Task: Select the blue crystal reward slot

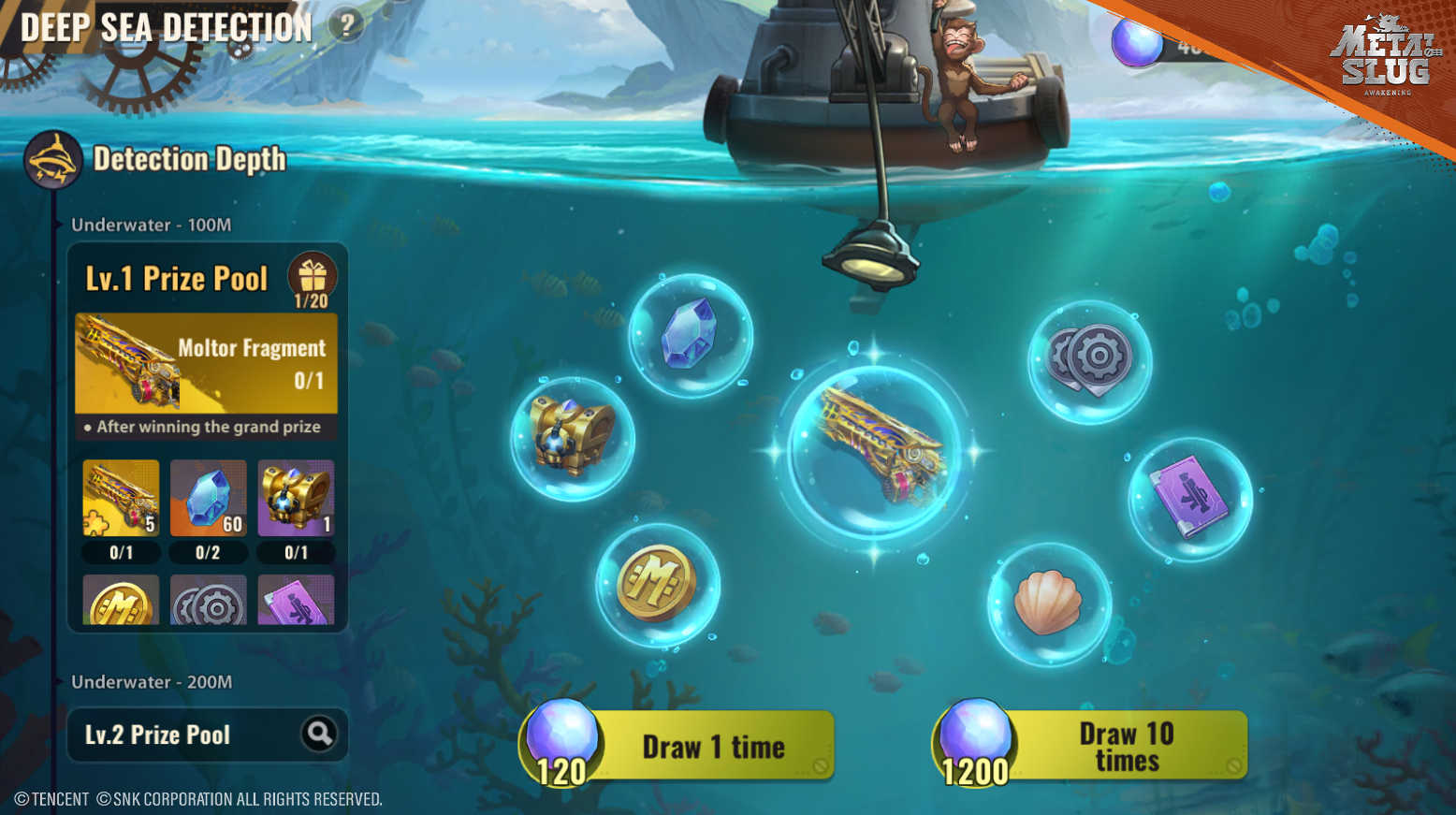Action: pos(208,498)
